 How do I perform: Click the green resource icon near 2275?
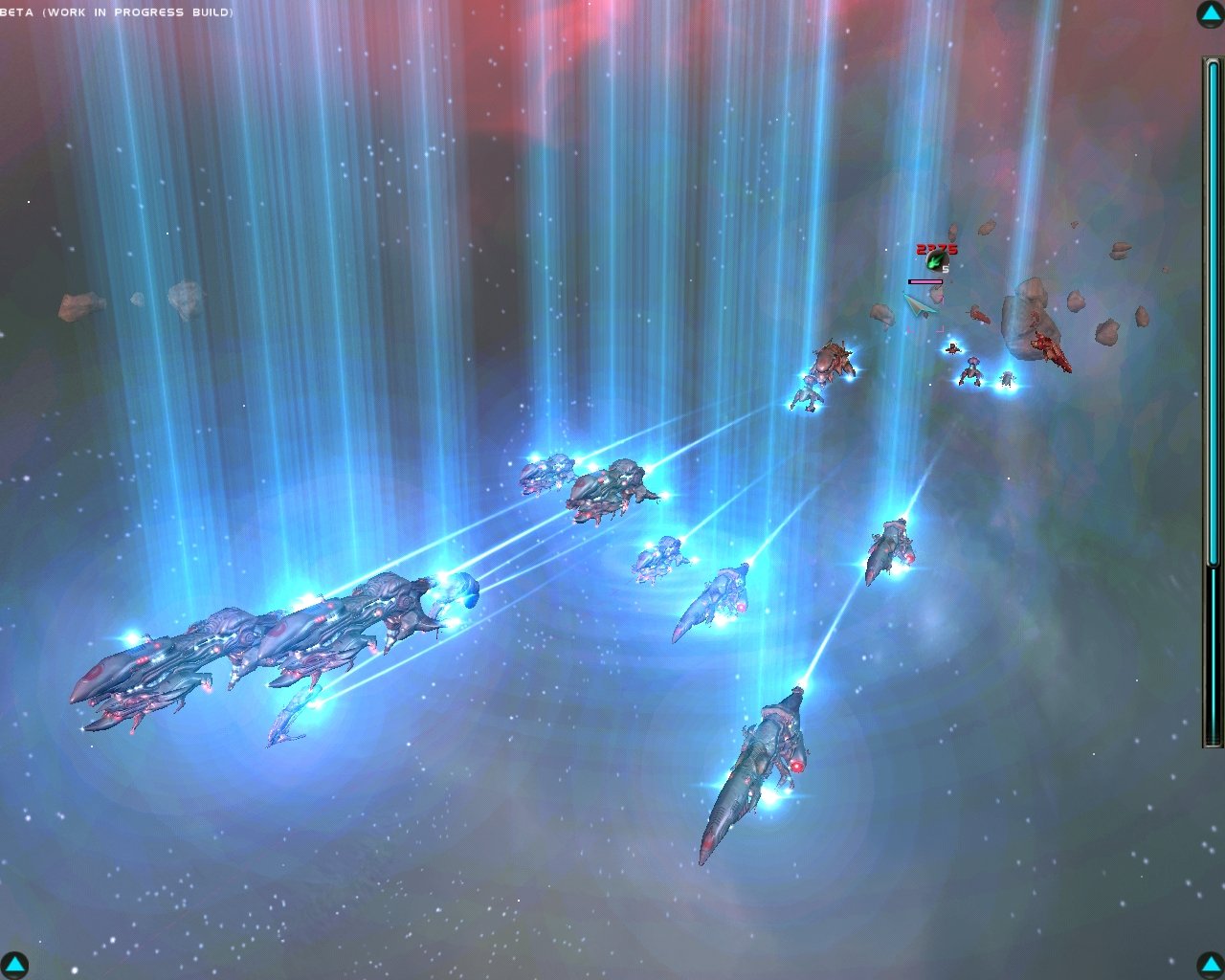(937, 260)
